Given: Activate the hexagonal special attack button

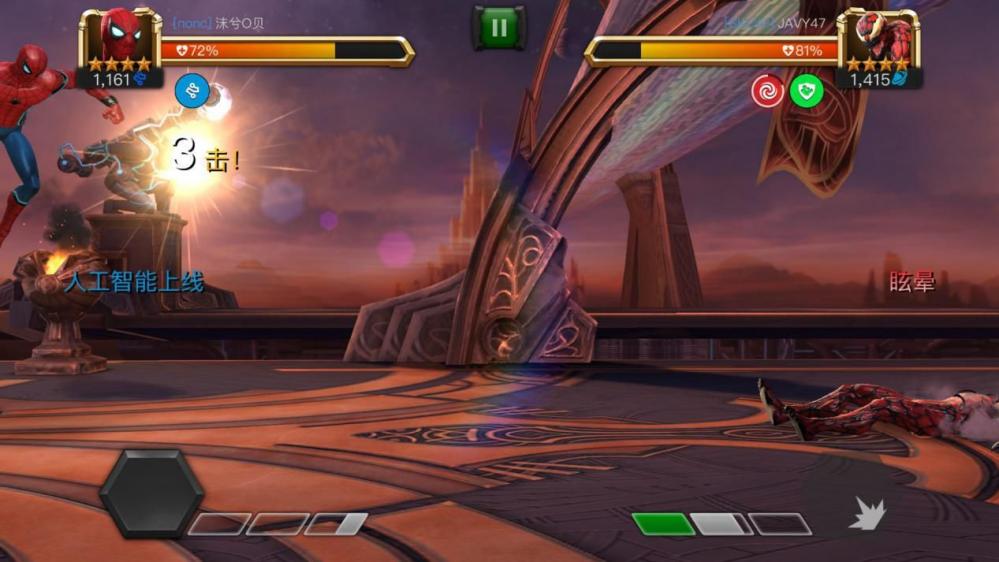Looking at the screenshot, I should 151,492.
